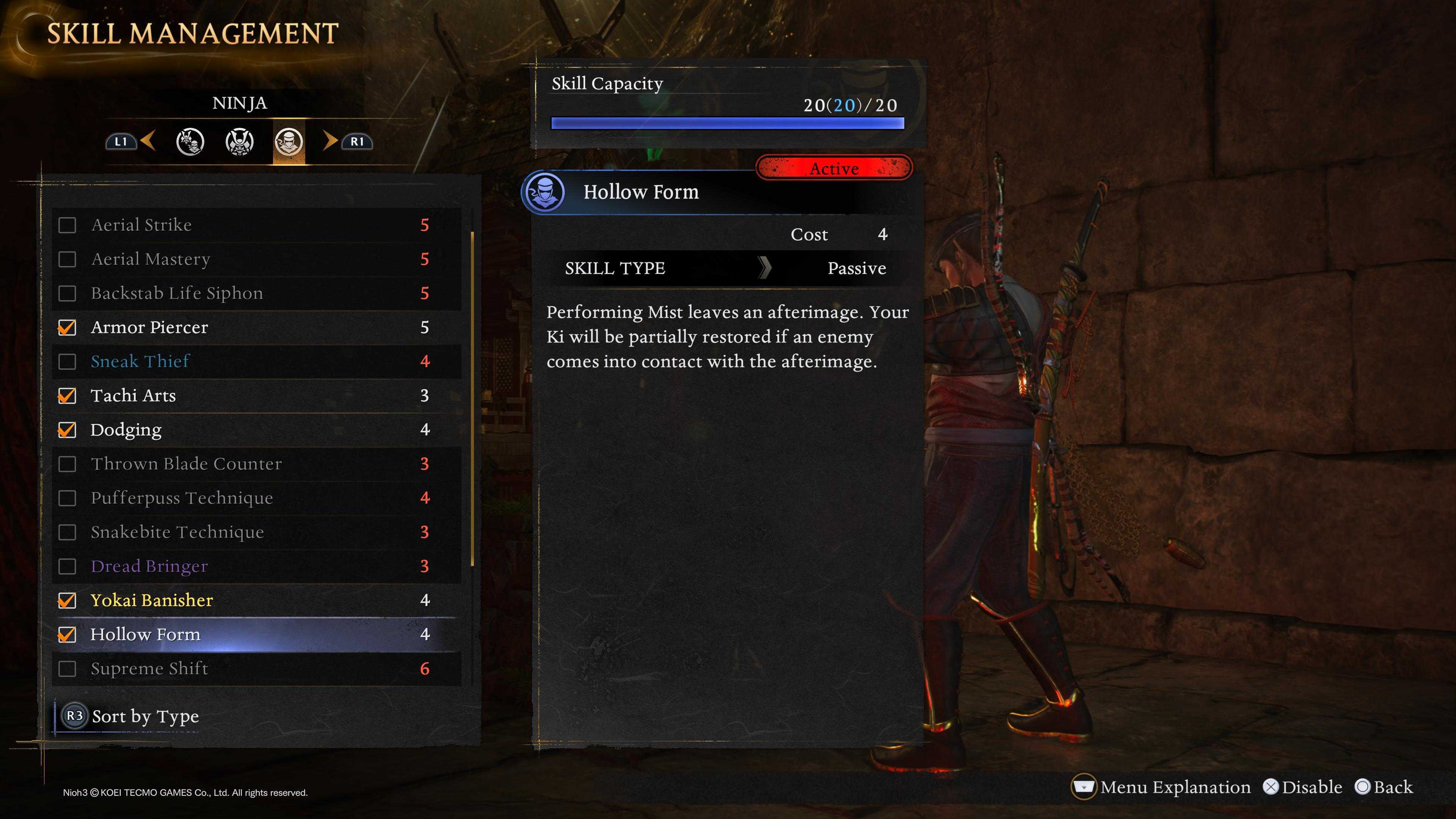This screenshot has width=1456, height=819.
Task: Choose the Sneak Thief skill
Action: pyautogui.click(x=140, y=361)
